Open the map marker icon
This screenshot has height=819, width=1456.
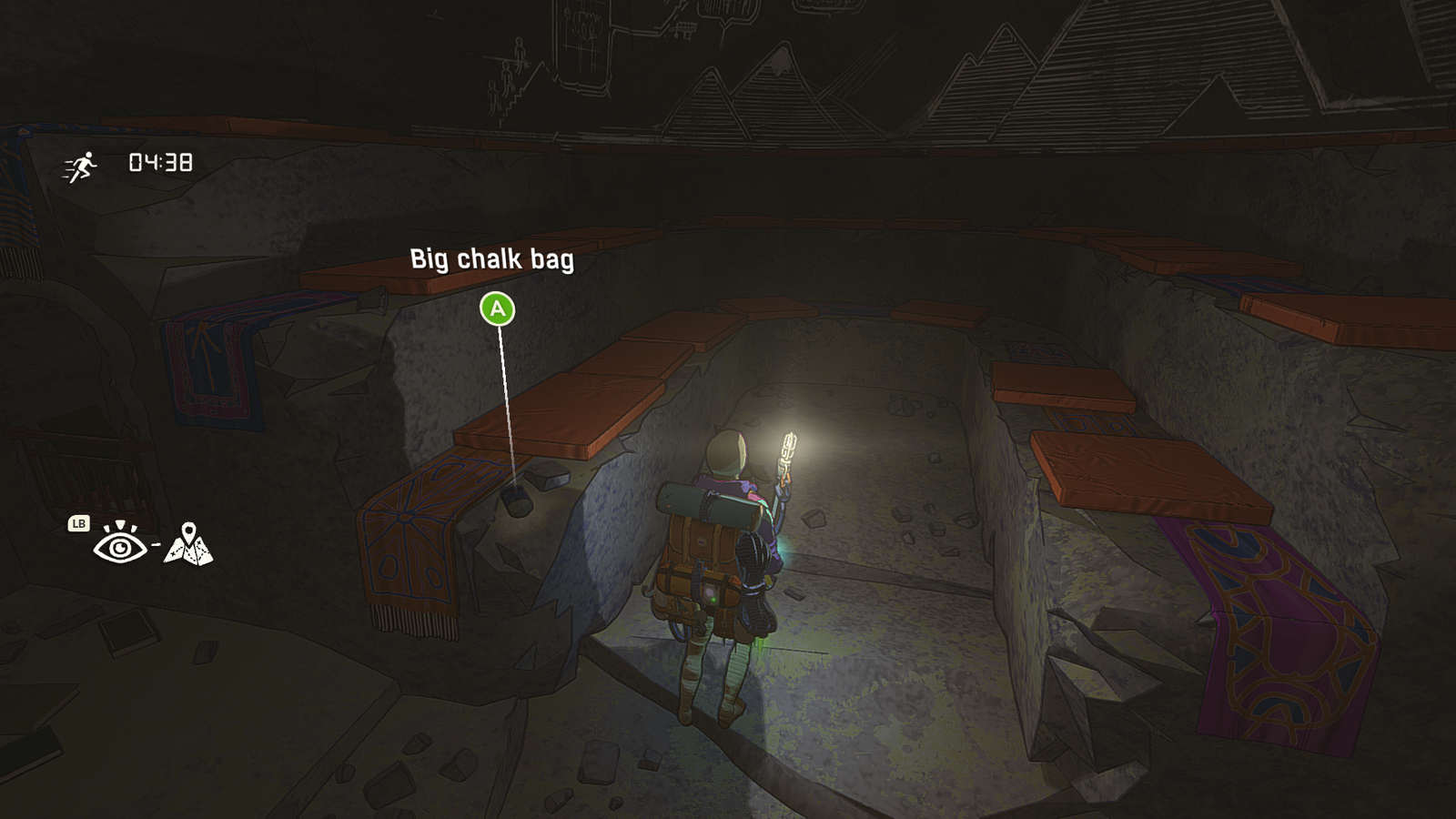(188, 544)
